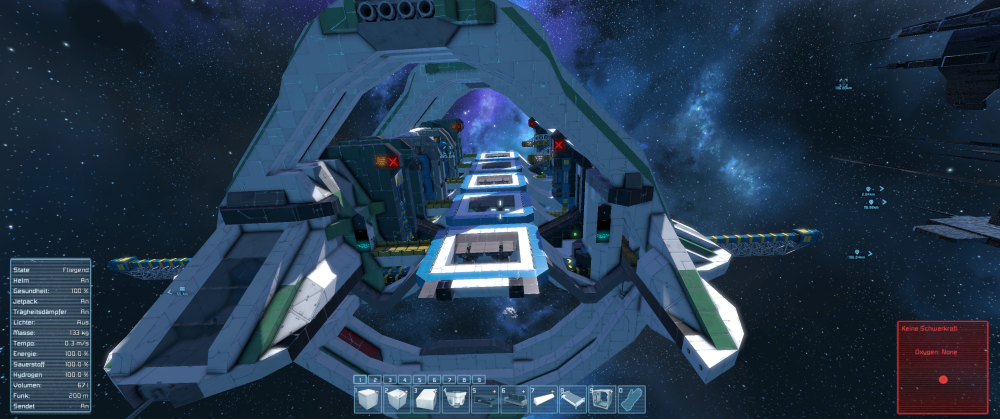Pick the hollow frame block in slot 9

pyautogui.click(x=600, y=398)
